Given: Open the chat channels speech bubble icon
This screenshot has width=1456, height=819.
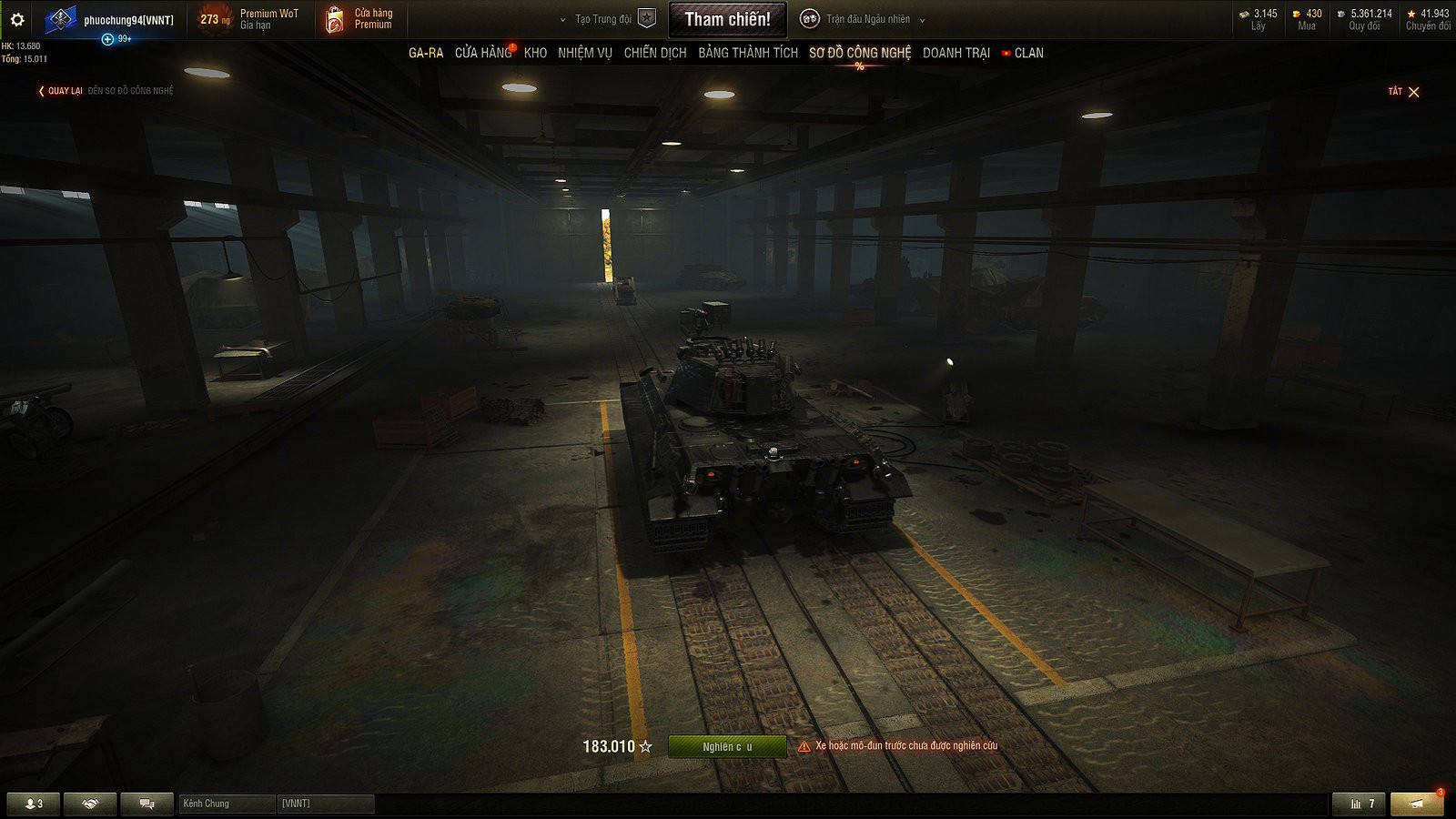Looking at the screenshot, I should pyautogui.click(x=146, y=804).
